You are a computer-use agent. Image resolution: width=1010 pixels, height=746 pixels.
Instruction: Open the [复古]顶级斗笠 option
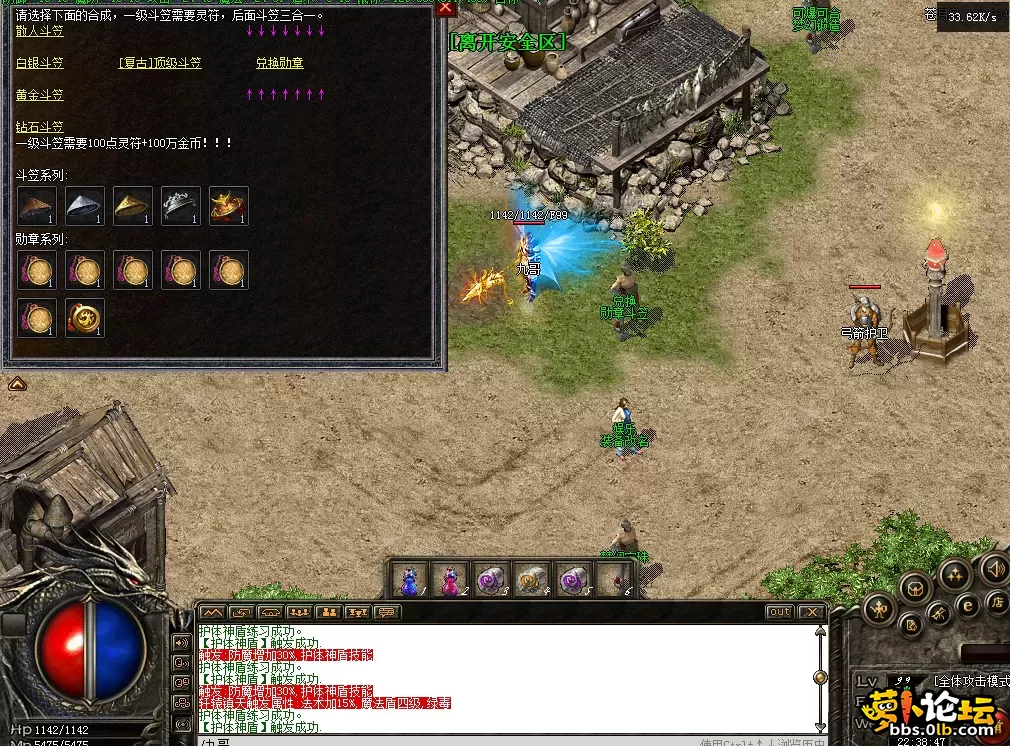[x=160, y=63]
